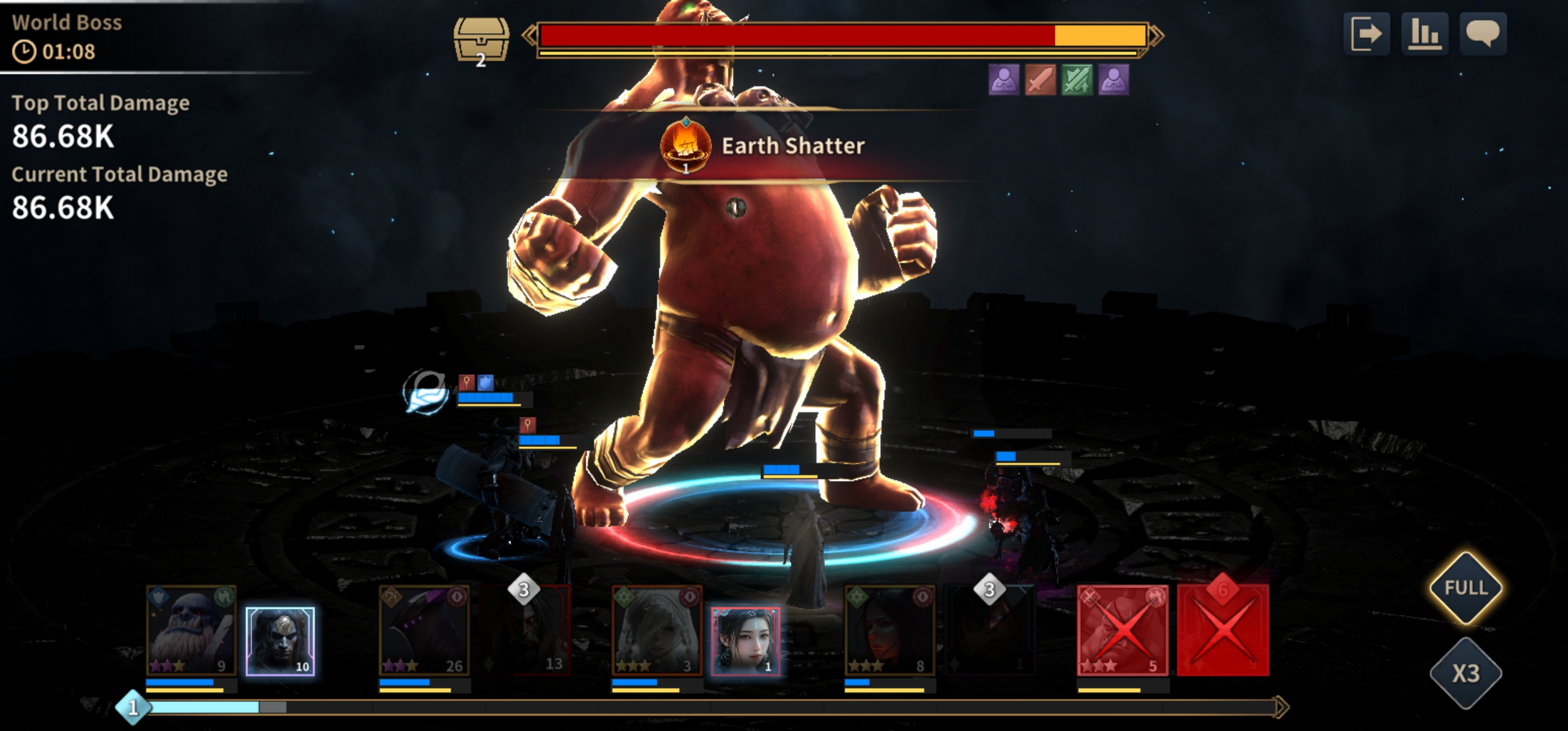1568x731 pixels.
Task: Open the damage statistics chart
Action: (x=1424, y=34)
